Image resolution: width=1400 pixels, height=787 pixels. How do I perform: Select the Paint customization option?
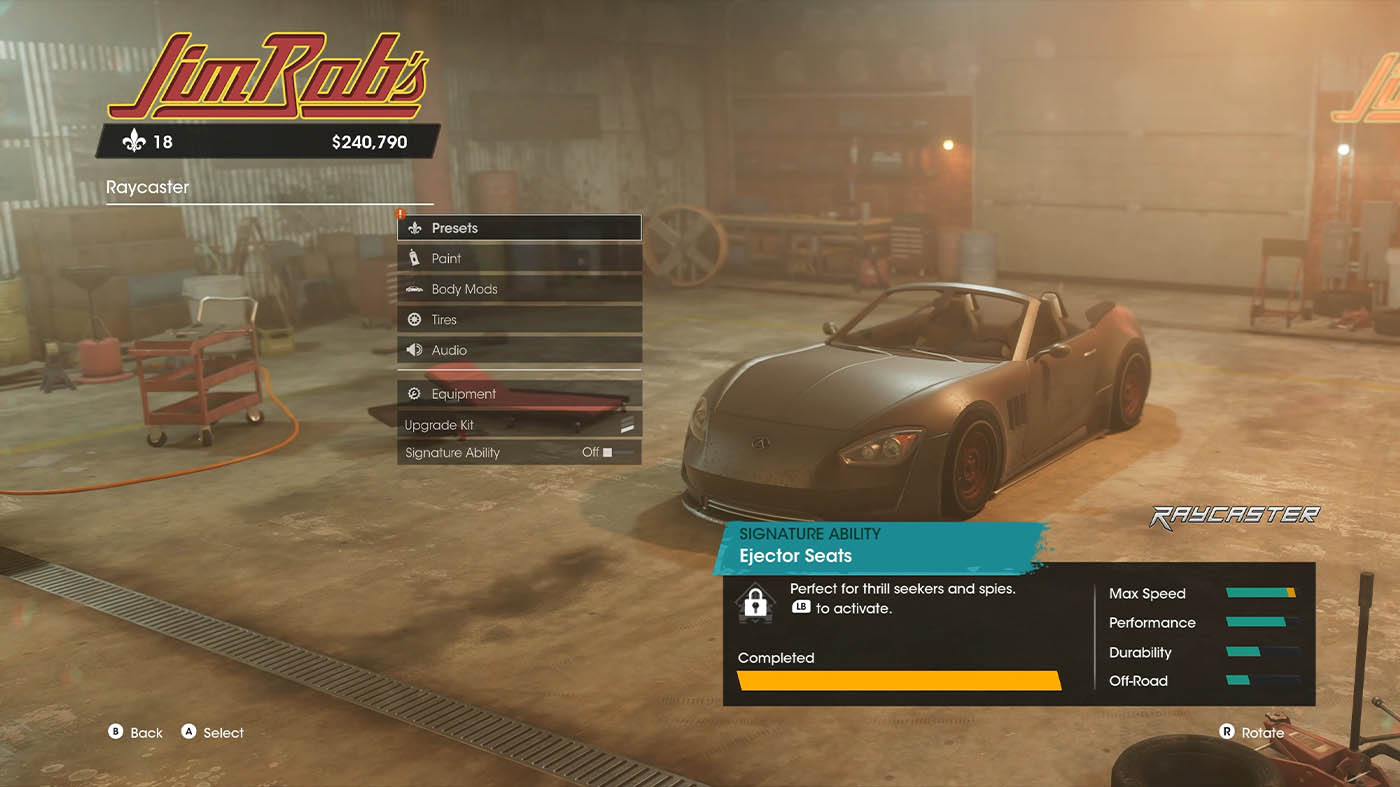[x=519, y=258]
